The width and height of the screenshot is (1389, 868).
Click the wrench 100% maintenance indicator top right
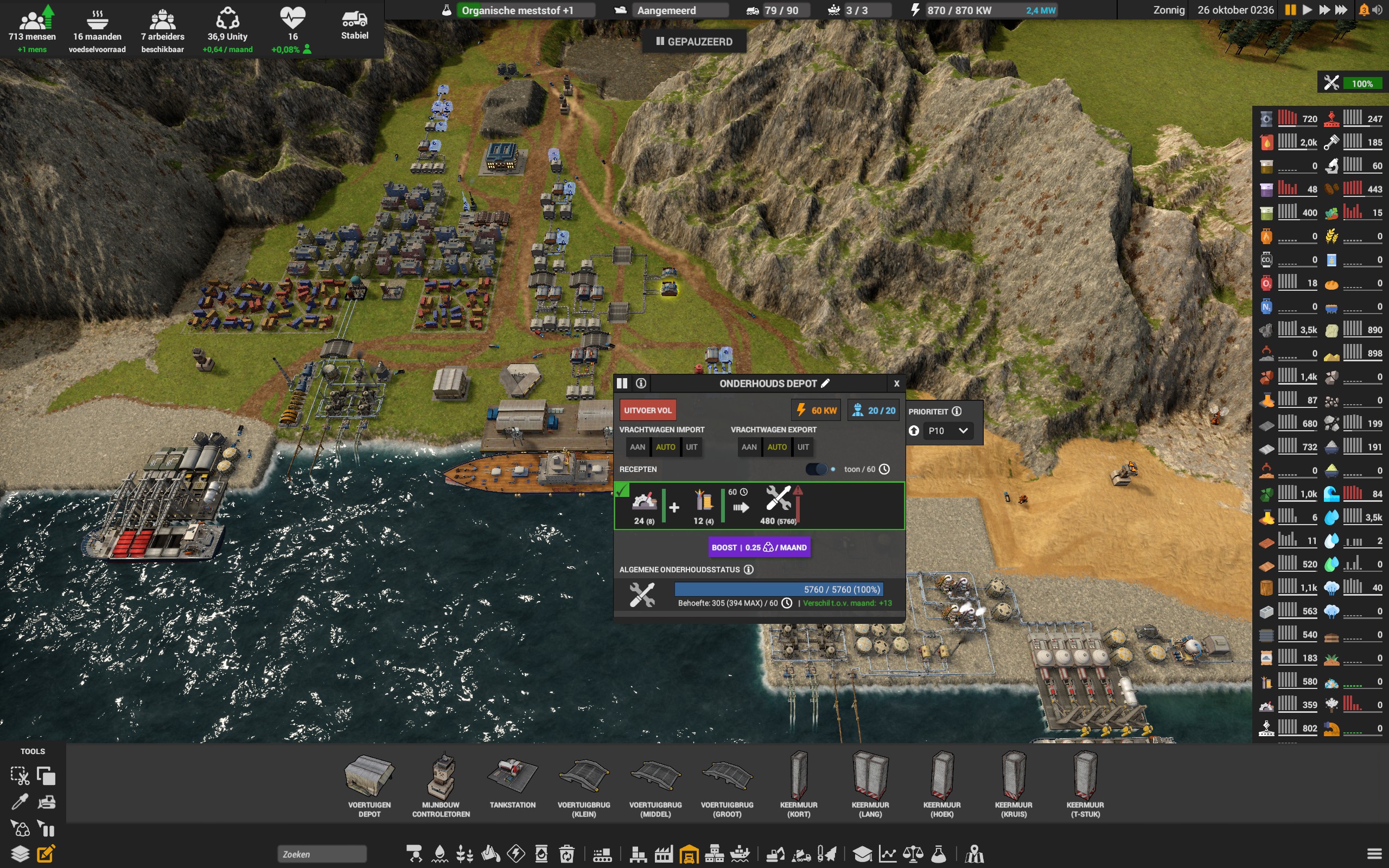pyautogui.click(x=1352, y=82)
